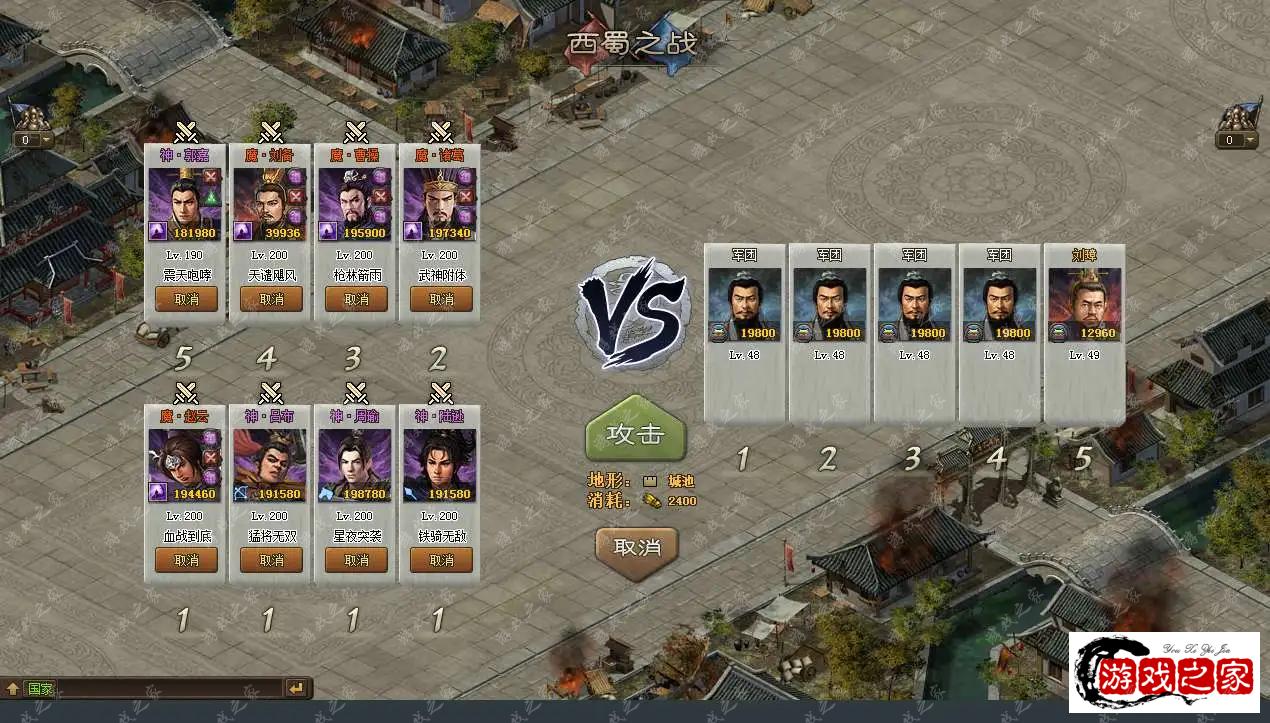Image resolution: width=1270 pixels, height=723 pixels.
Task: Remove 神·郭嘉 with his 取消 button
Action: (186, 299)
